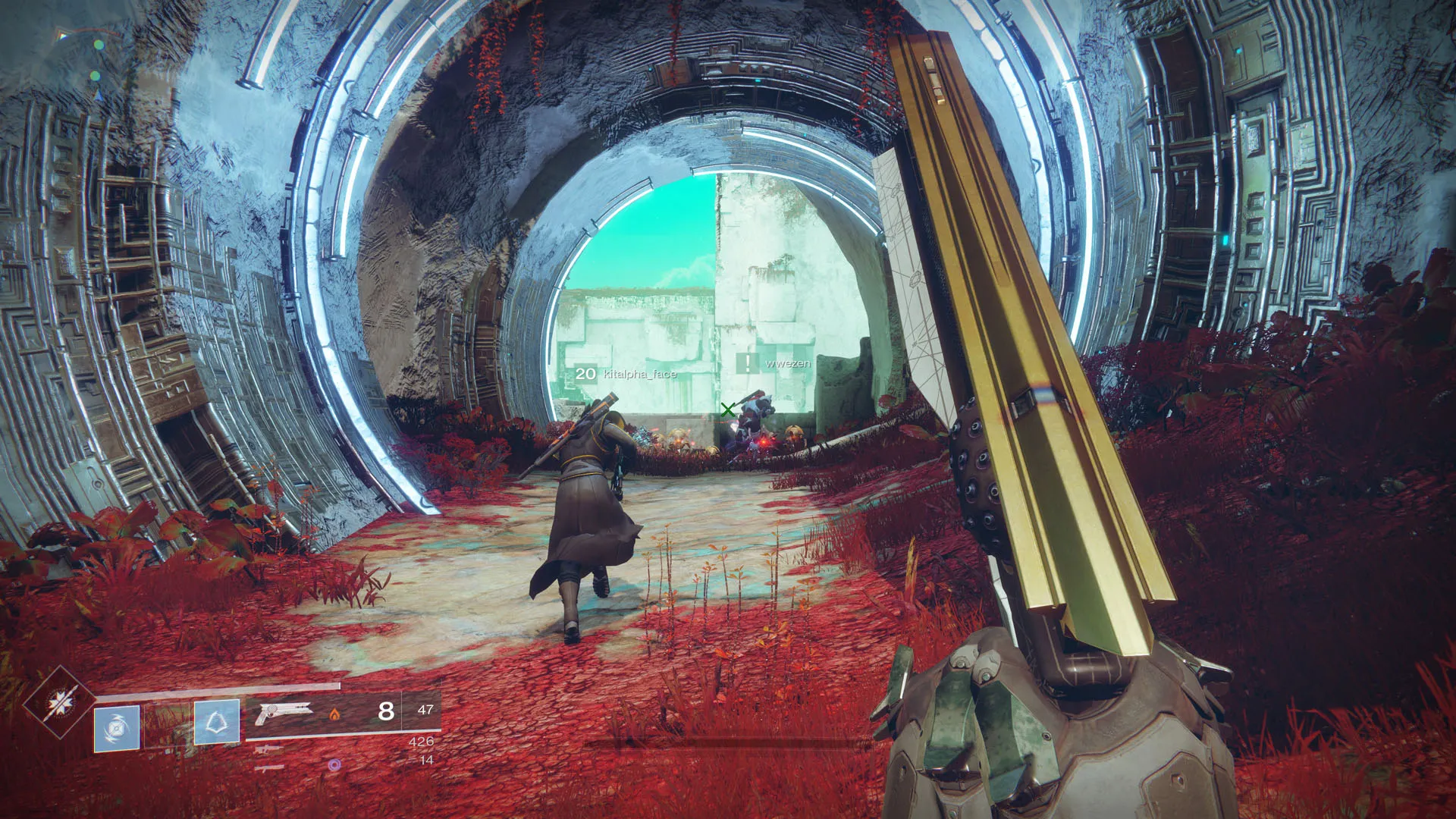The width and height of the screenshot is (1456, 819).
Task: Select the equipped hand cannon weapon icon
Action: click(284, 713)
